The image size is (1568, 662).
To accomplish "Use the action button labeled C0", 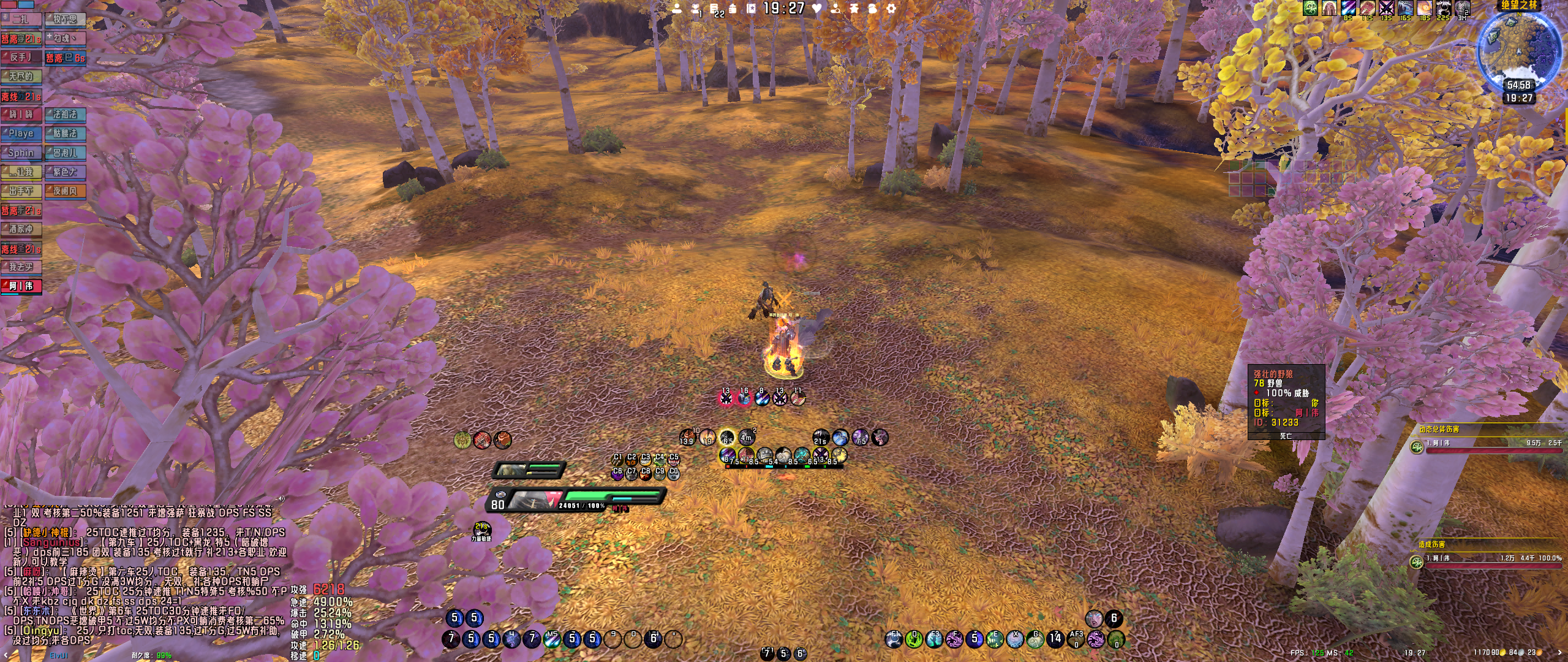I will (674, 473).
